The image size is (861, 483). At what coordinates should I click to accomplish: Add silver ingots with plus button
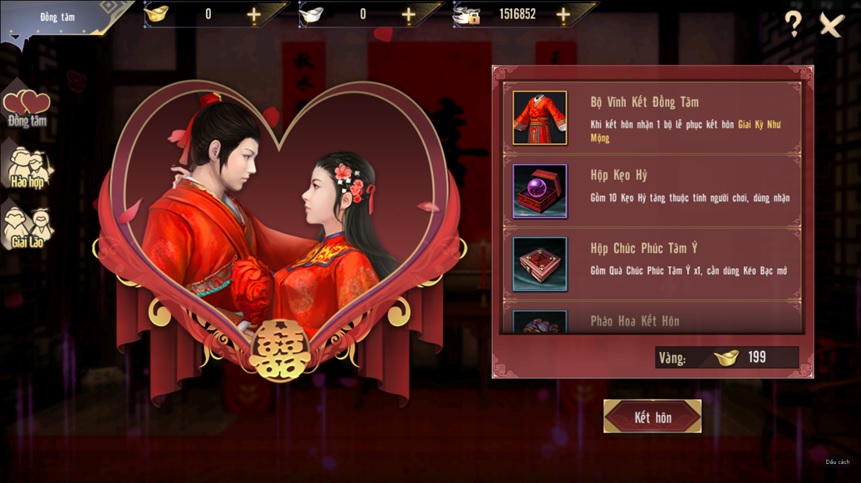[408, 15]
